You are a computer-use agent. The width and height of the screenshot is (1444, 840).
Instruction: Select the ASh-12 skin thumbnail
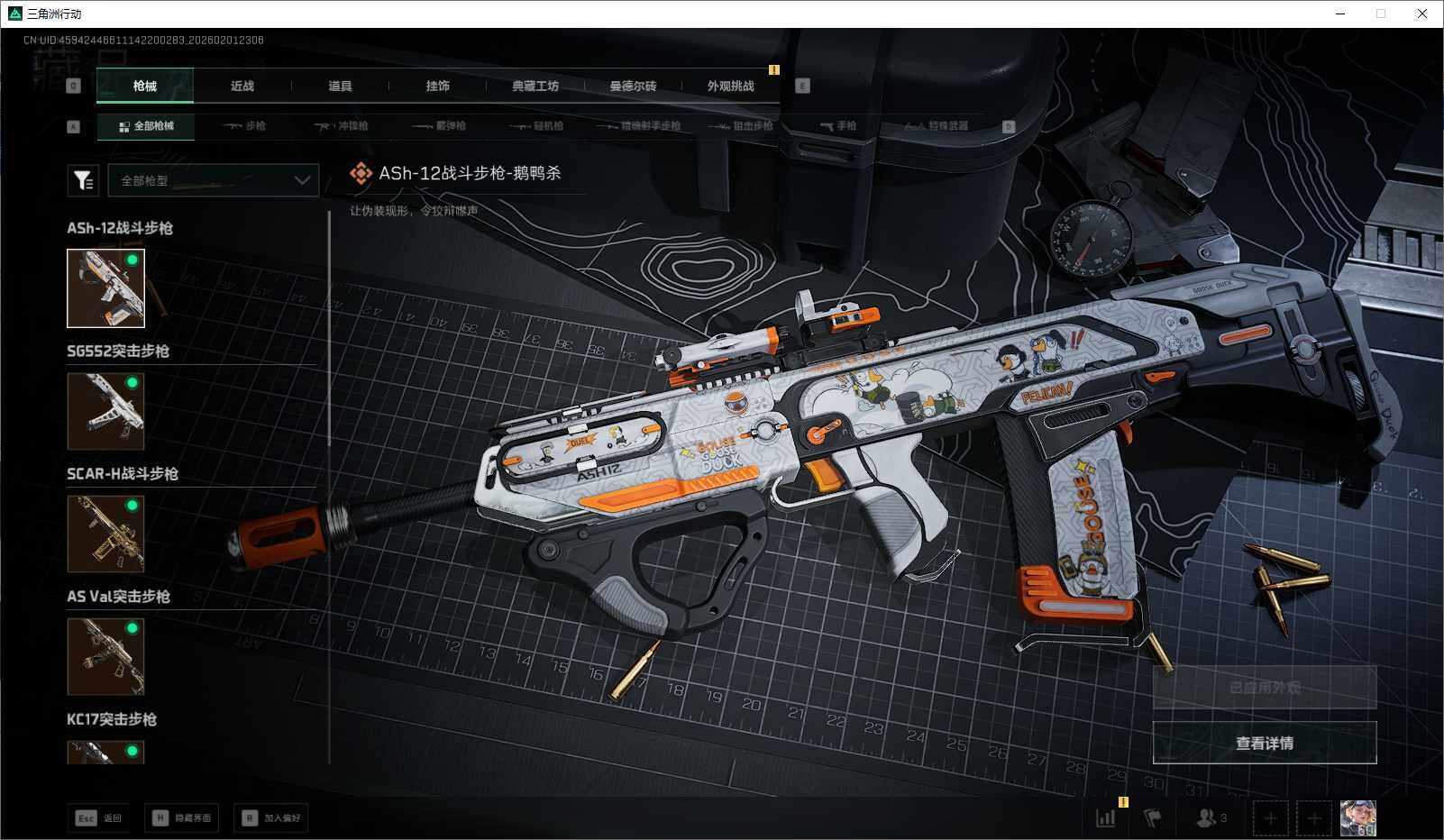pos(105,288)
